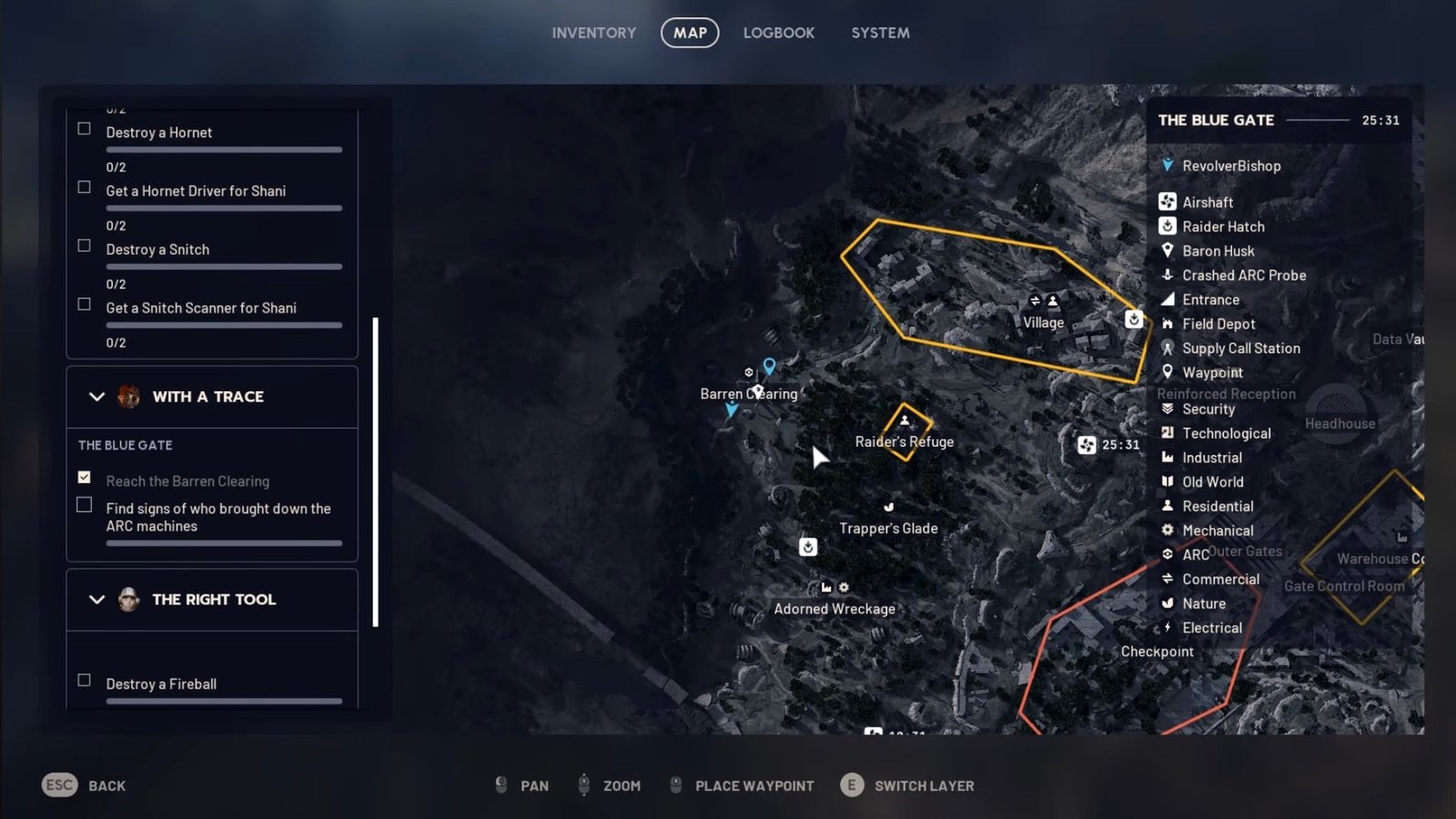Select Baron Husk in the legend
Screen dimensions: 1456x819
(1218, 251)
